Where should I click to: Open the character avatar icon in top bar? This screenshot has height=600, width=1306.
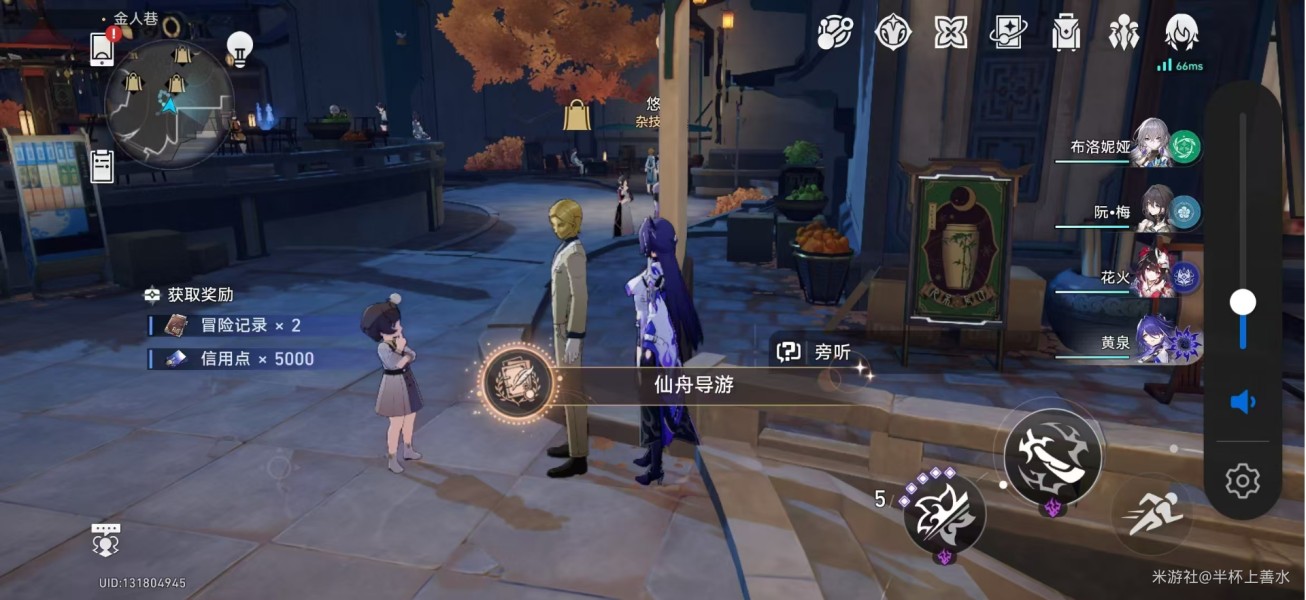[1182, 33]
